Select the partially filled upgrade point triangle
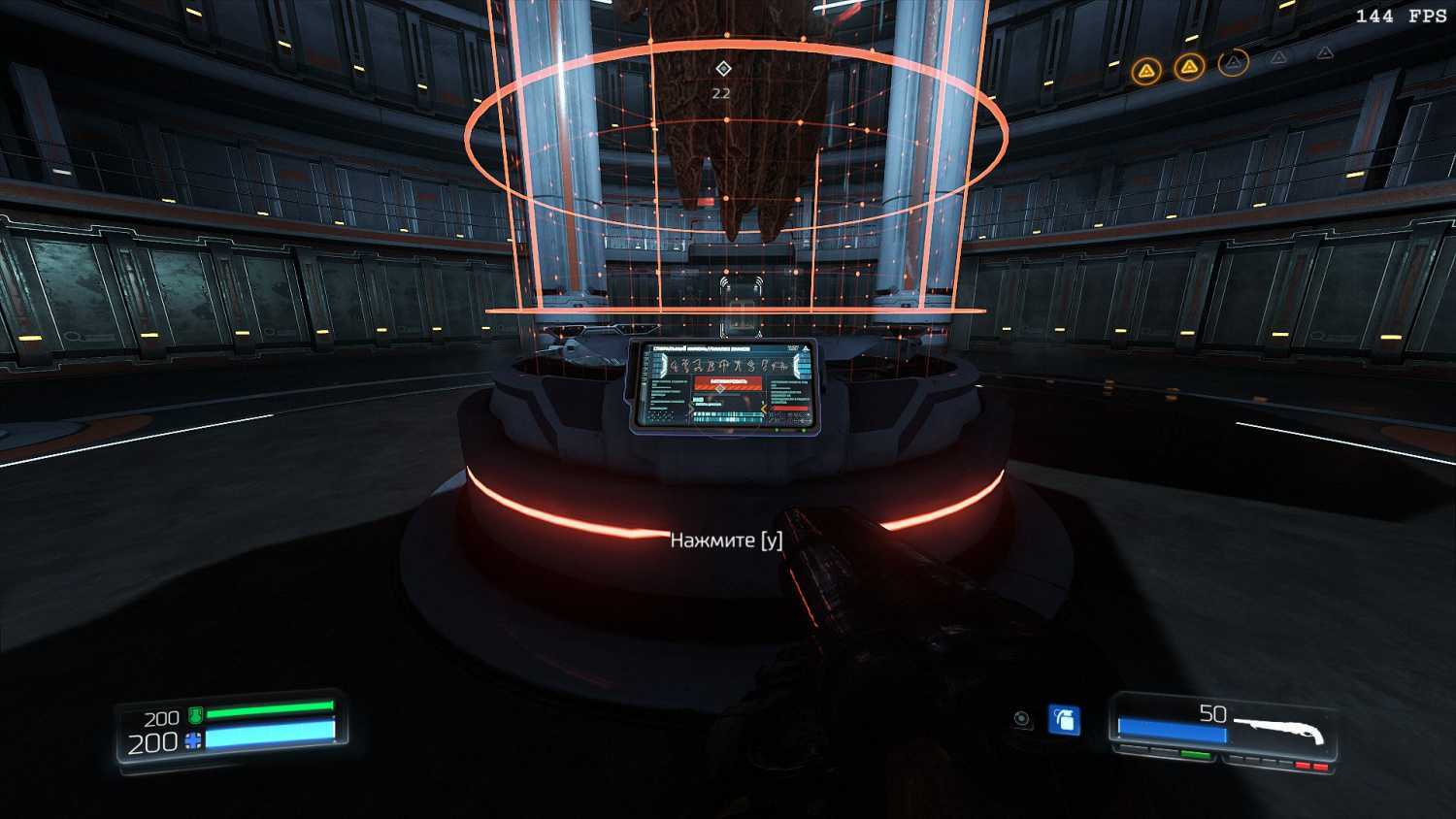The width and height of the screenshot is (1456, 819). coord(1233,63)
